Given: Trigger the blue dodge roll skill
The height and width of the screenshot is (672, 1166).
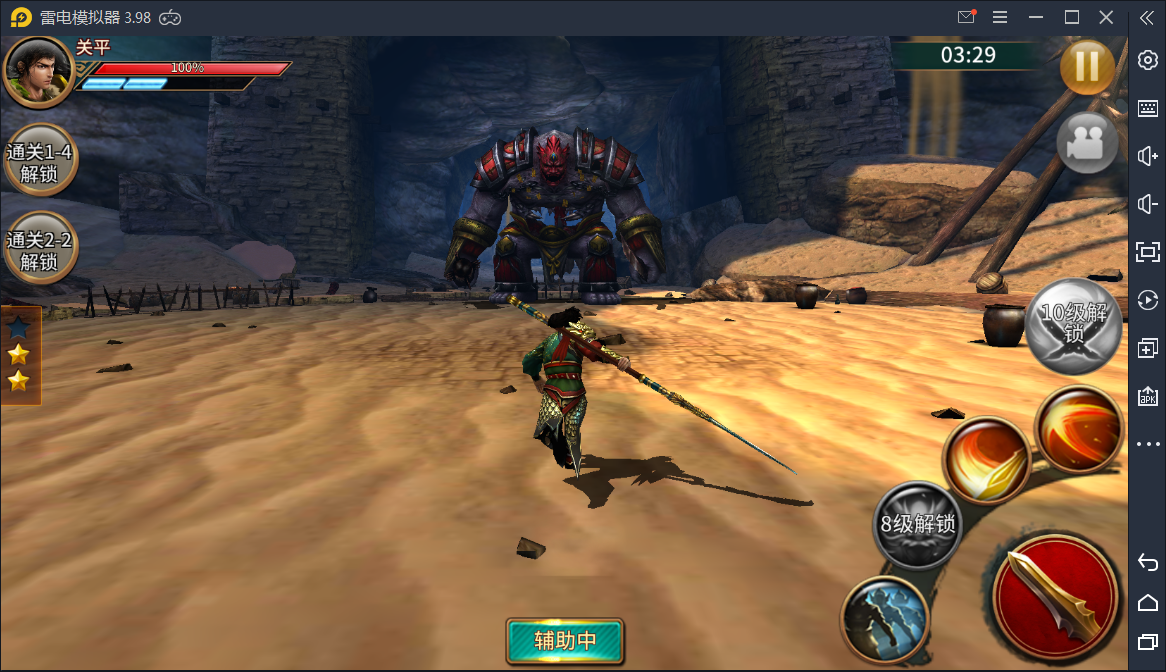Looking at the screenshot, I should [884, 619].
